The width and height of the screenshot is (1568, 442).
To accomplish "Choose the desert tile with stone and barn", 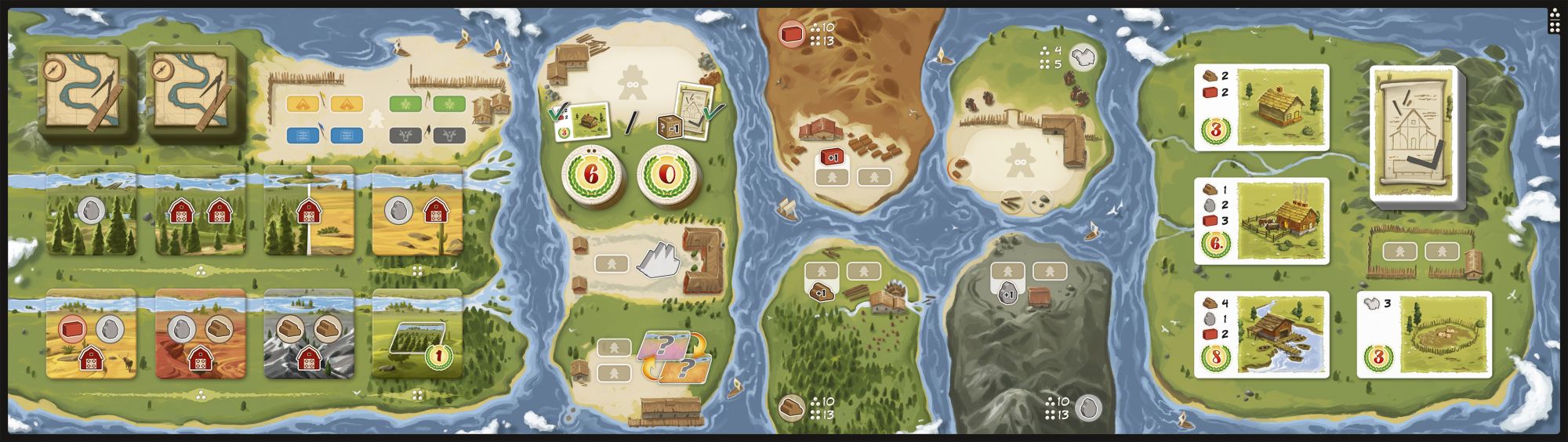I will [x=416, y=210].
